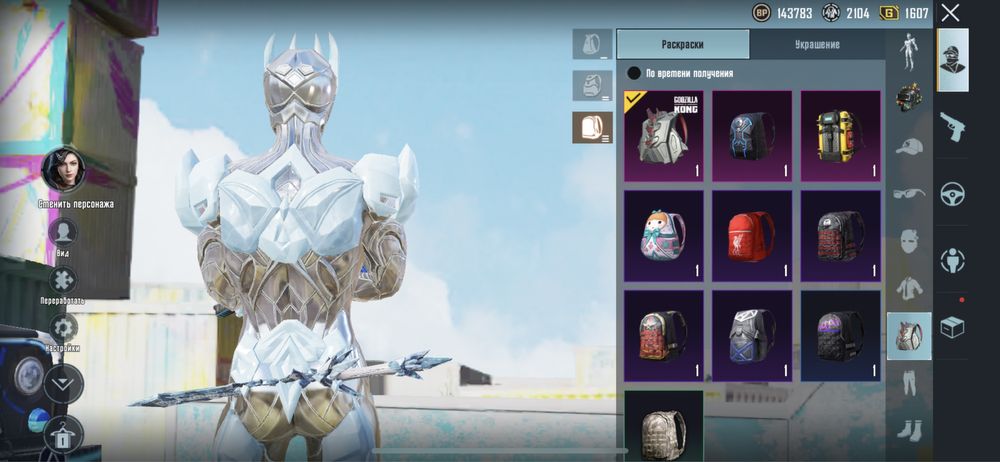Open the Сменить персонажа character portrait
Viewport: 1000px width, 462px height.
(62, 170)
